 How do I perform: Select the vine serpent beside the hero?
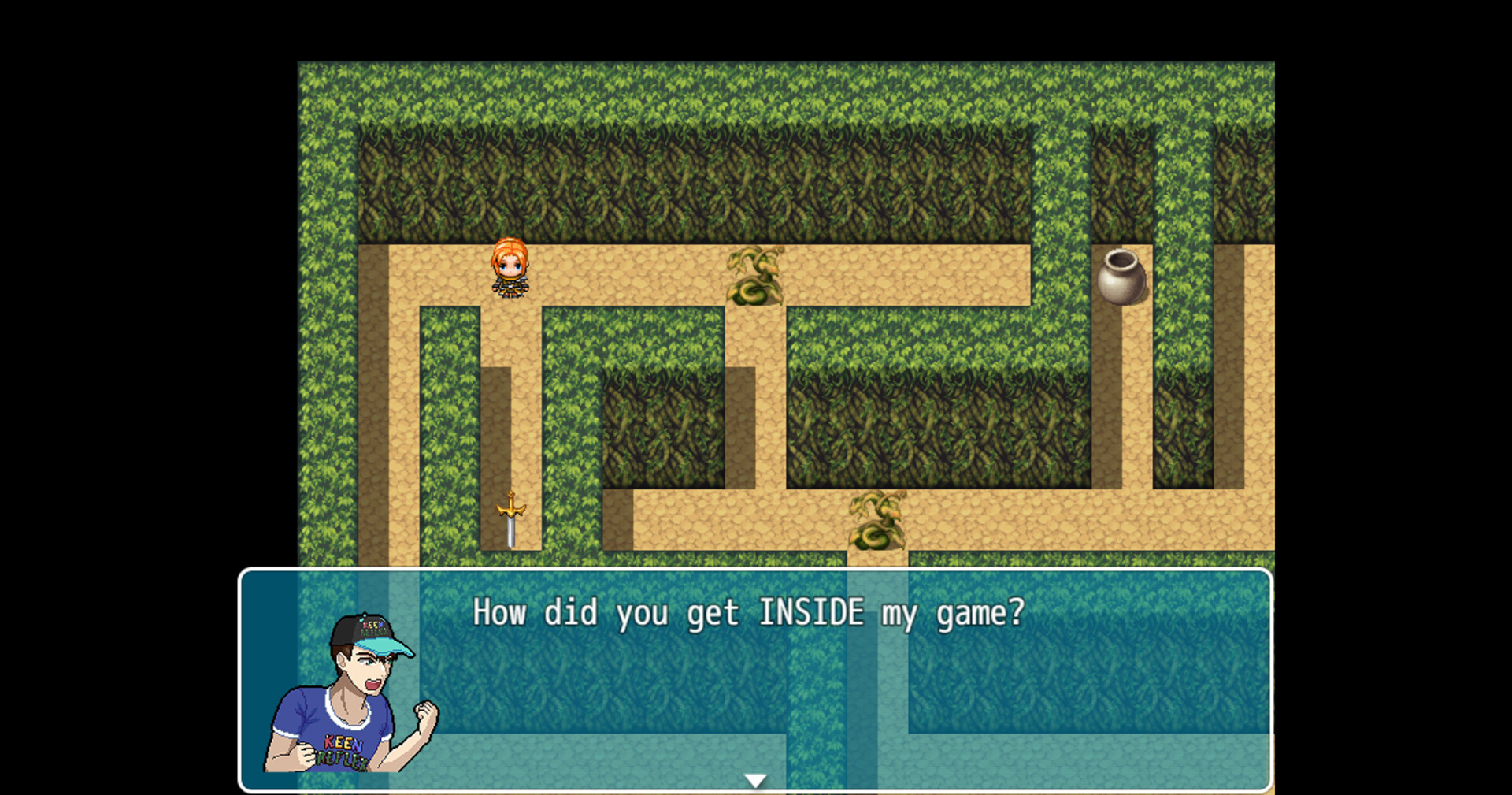[754, 276]
